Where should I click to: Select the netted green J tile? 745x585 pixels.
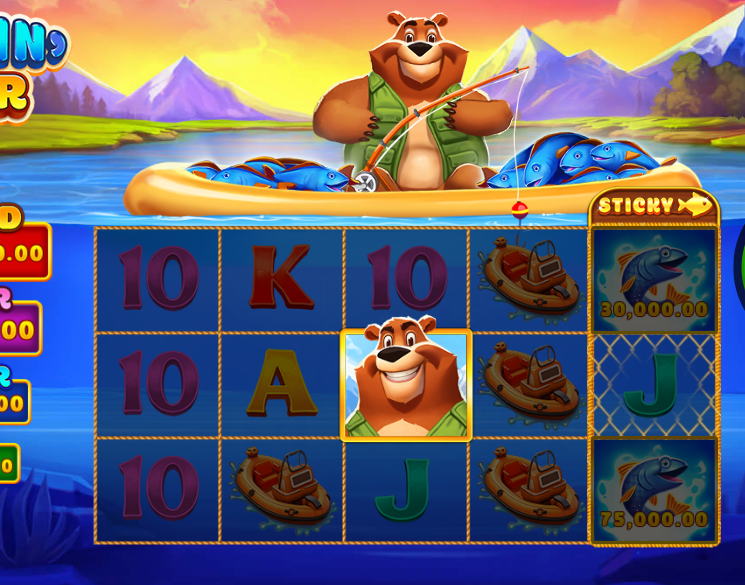[654, 386]
